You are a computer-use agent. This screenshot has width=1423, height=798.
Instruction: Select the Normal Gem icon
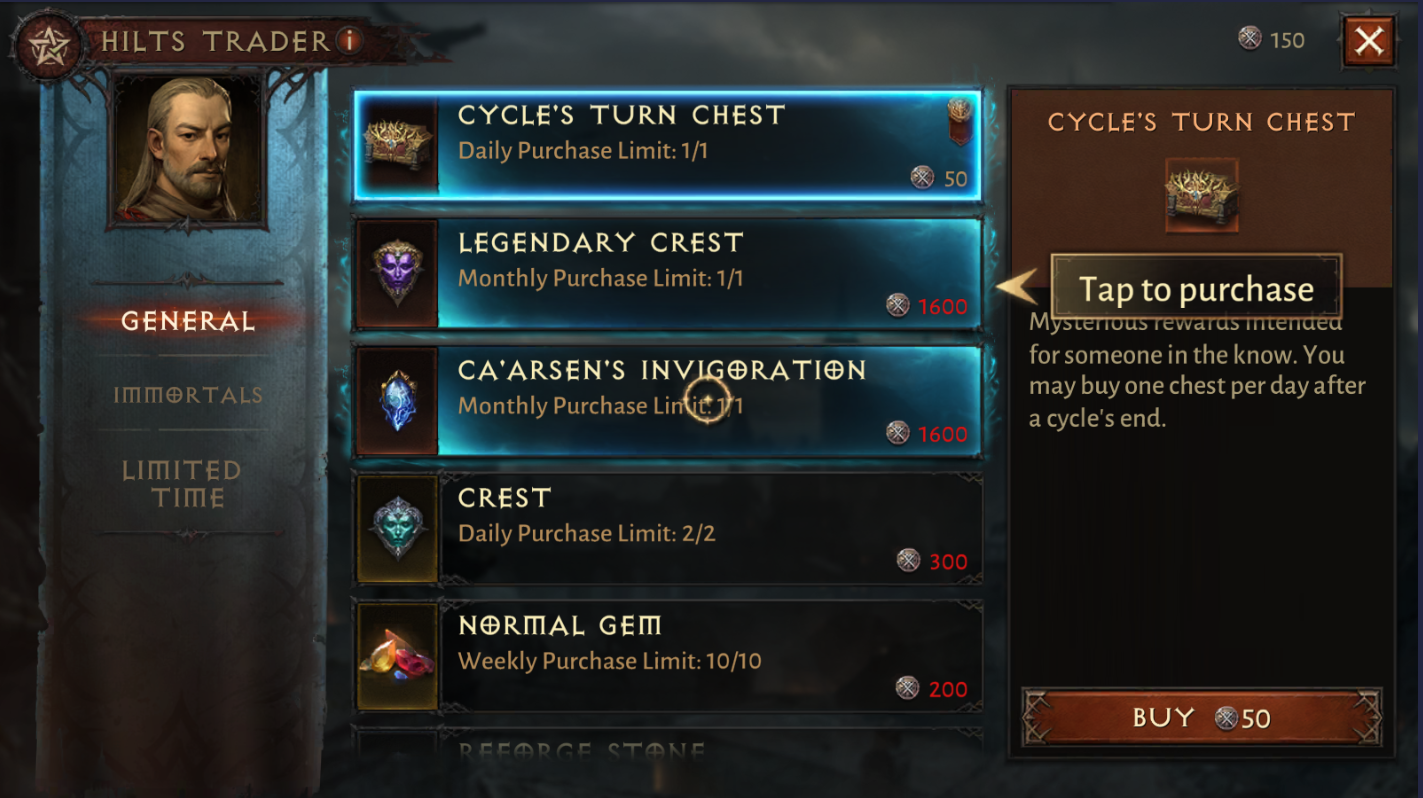pos(396,655)
